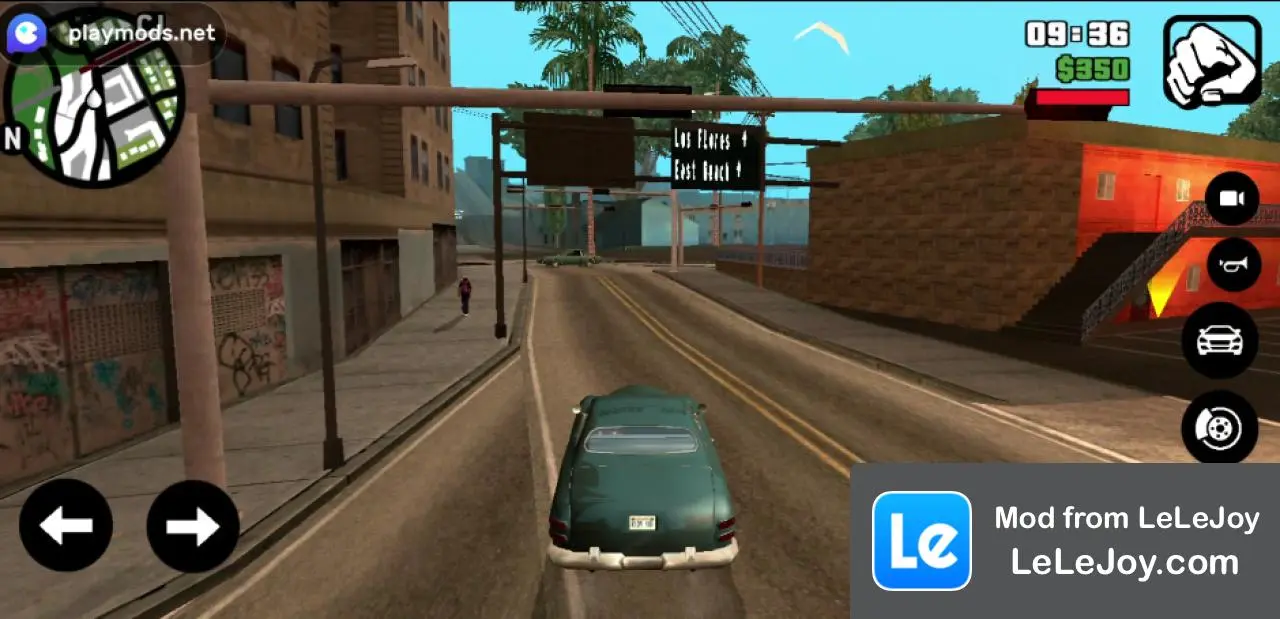Tap the car icon button
The height and width of the screenshot is (619, 1280).
click(1220, 340)
